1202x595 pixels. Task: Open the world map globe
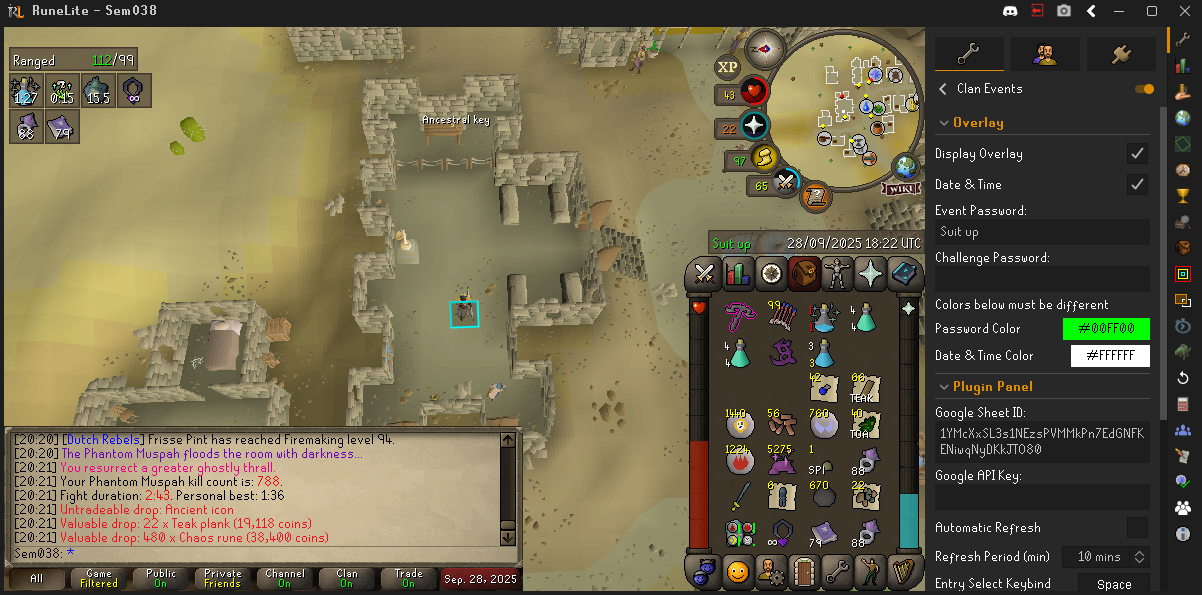point(906,166)
